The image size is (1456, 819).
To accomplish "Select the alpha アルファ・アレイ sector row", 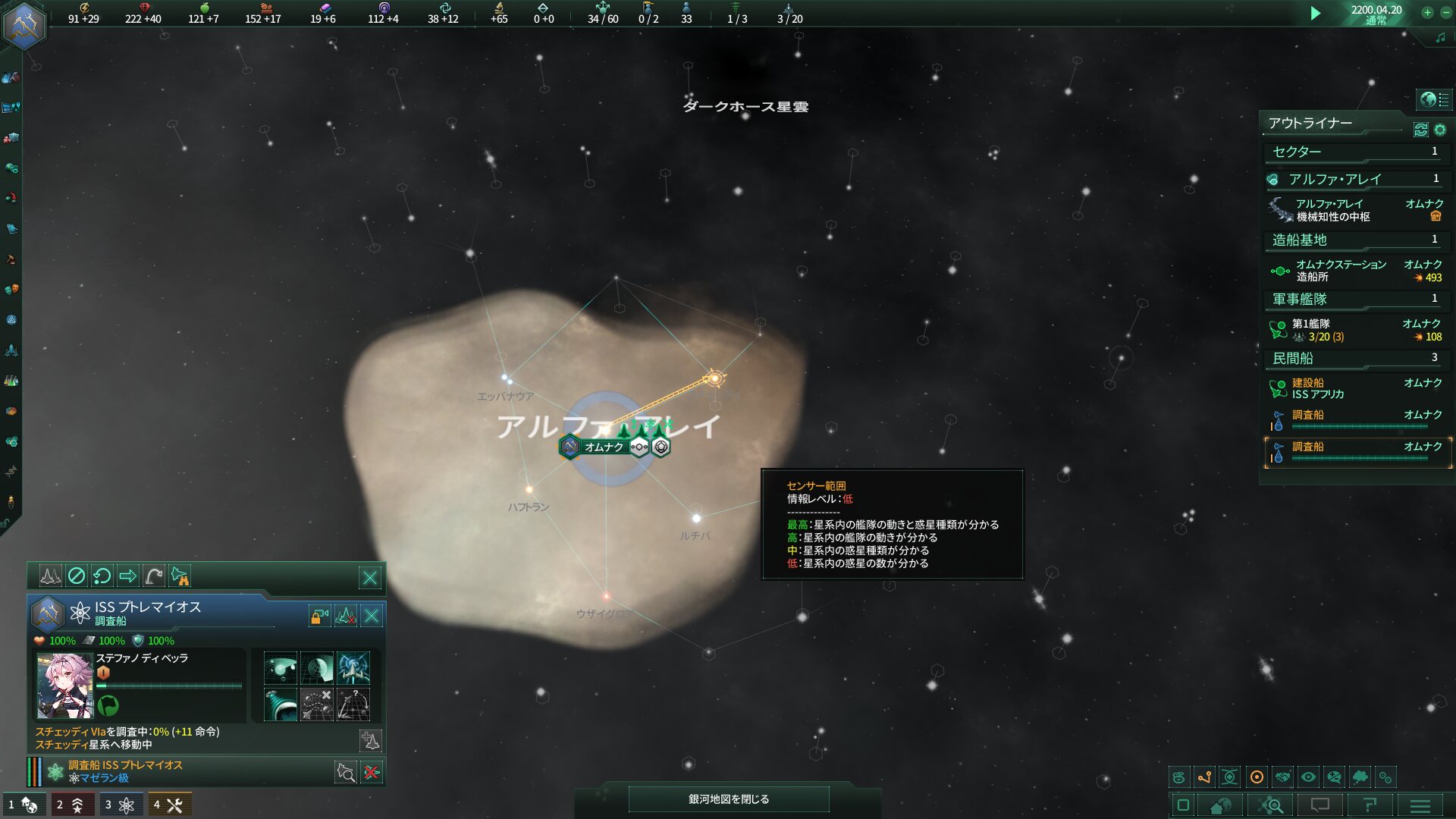I will pos(1356,180).
